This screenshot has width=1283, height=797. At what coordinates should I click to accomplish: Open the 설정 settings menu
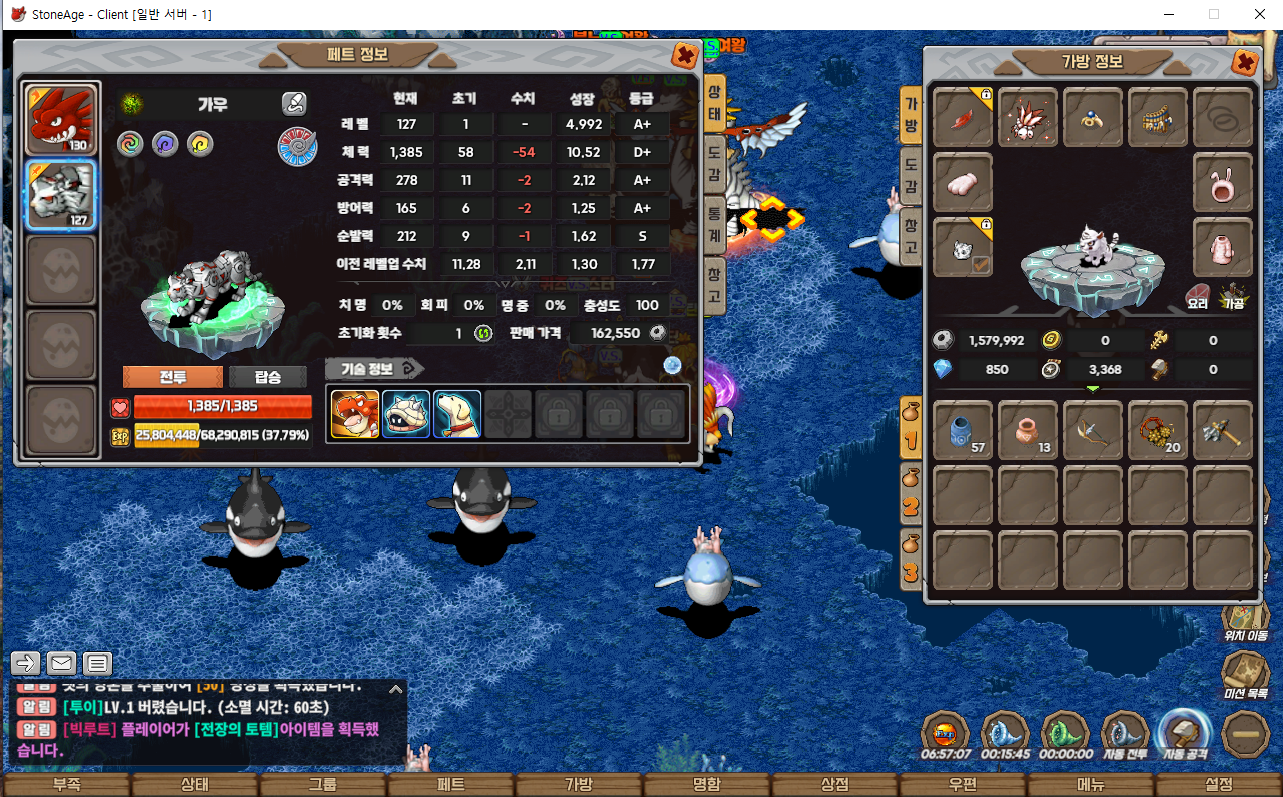tap(1218, 785)
